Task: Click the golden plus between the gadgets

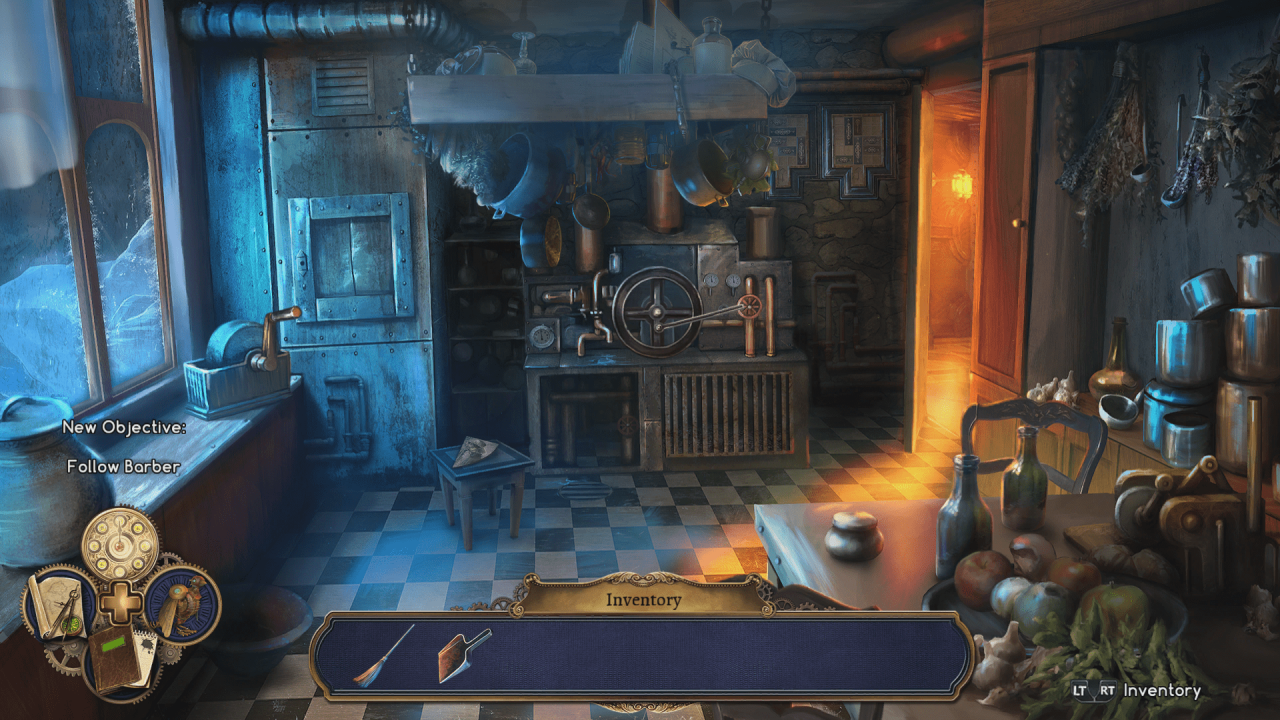Action: (x=120, y=600)
